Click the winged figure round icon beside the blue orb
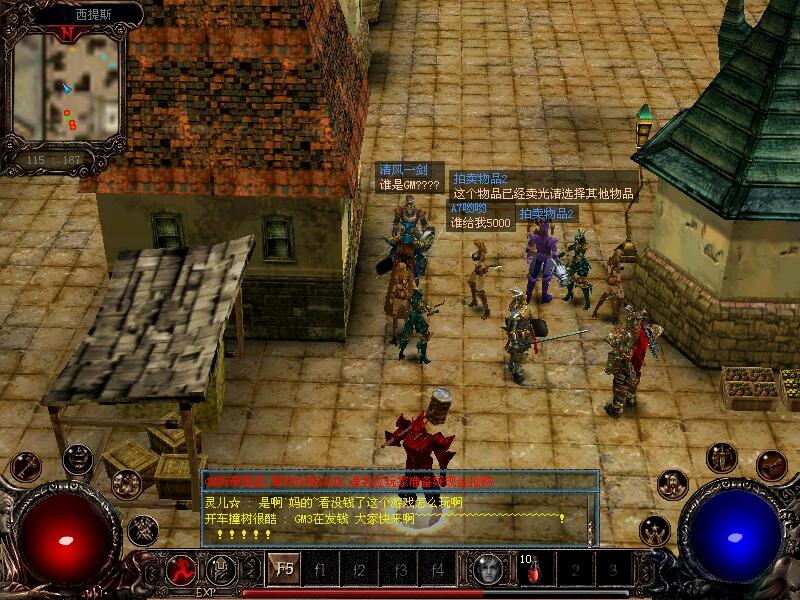The image size is (800, 600). pyautogui.click(x=655, y=530)
